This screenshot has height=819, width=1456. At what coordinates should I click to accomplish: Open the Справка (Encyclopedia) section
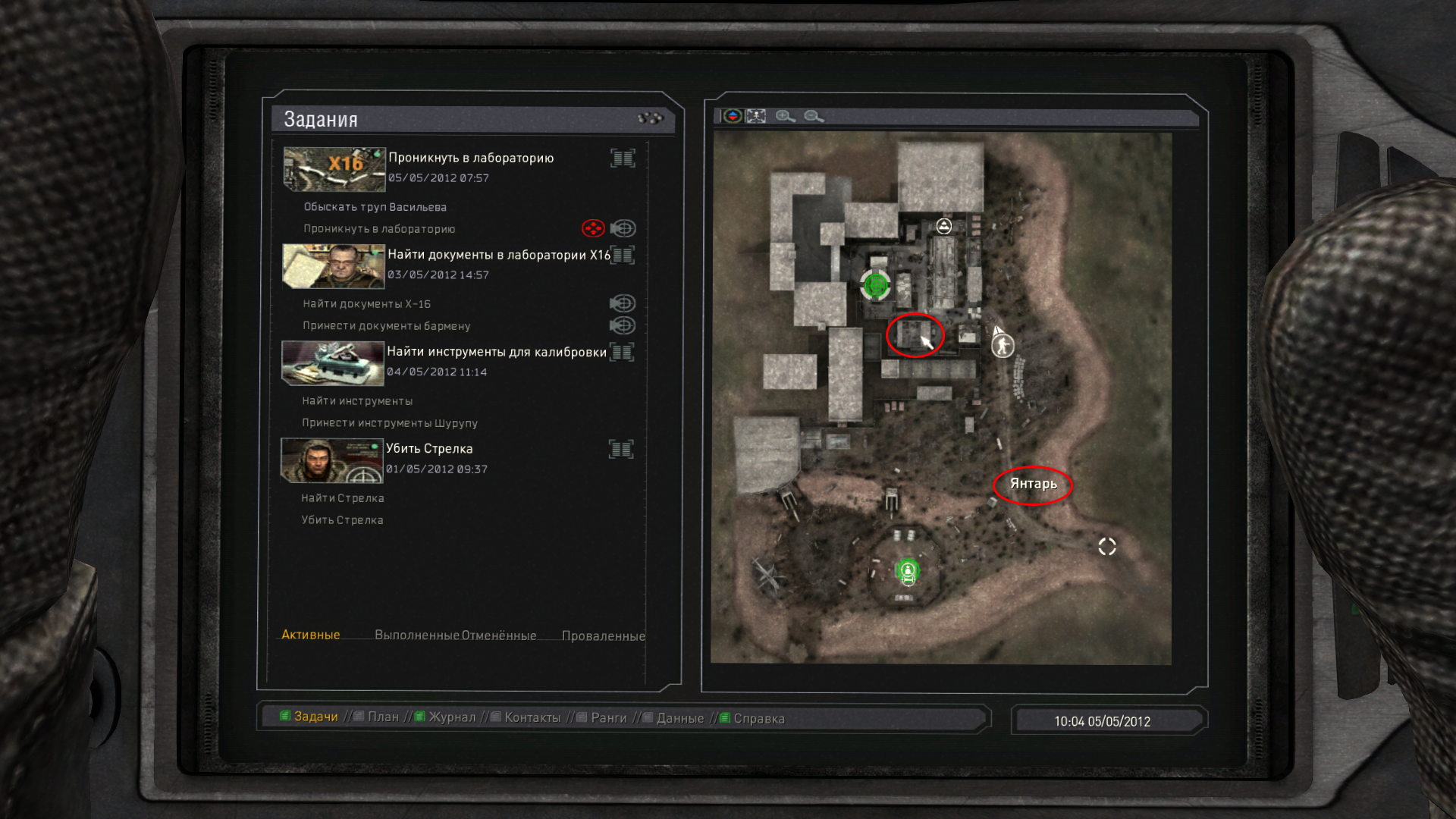(758, 718)
